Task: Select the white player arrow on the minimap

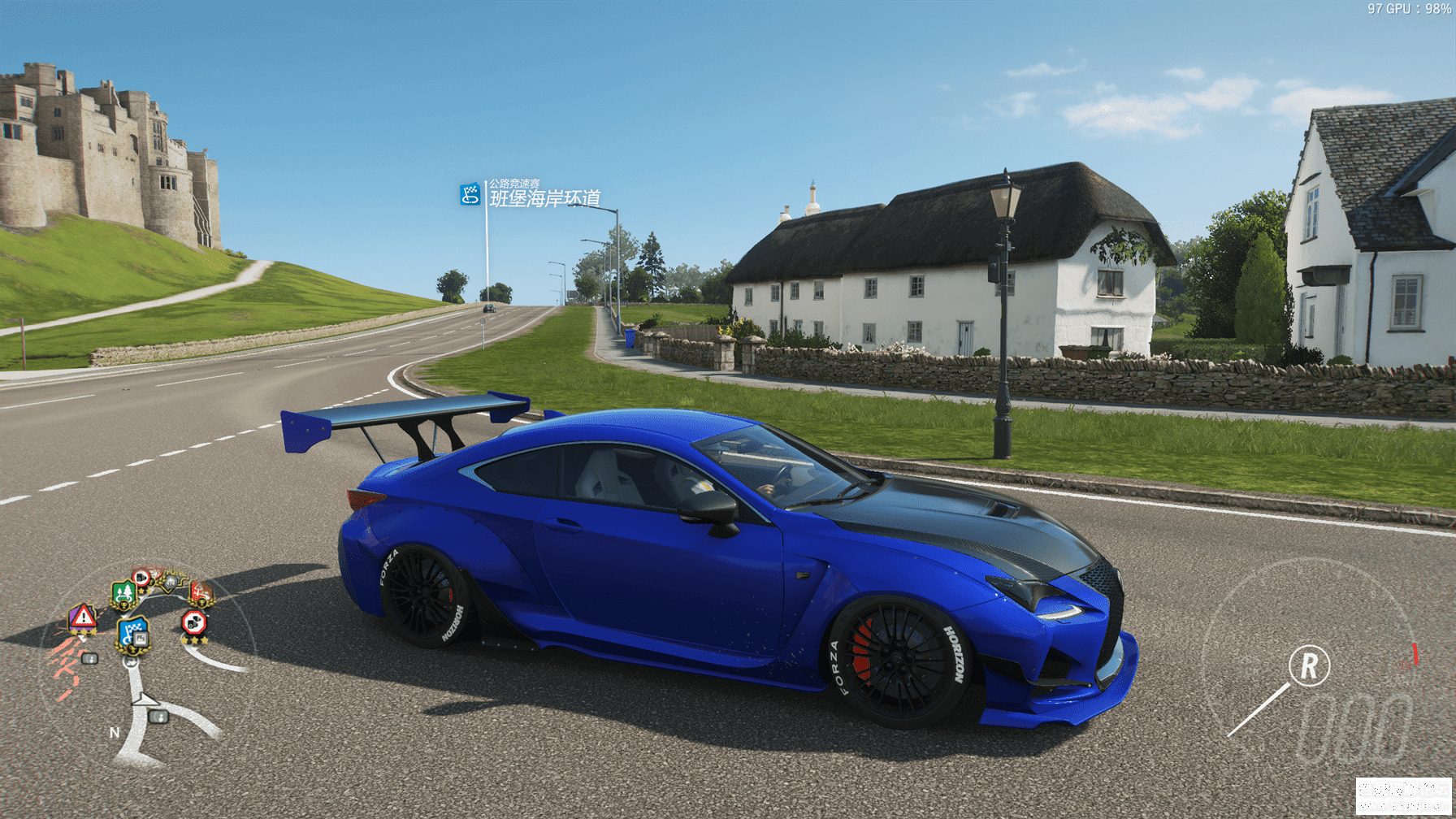Action: [145, 698]
